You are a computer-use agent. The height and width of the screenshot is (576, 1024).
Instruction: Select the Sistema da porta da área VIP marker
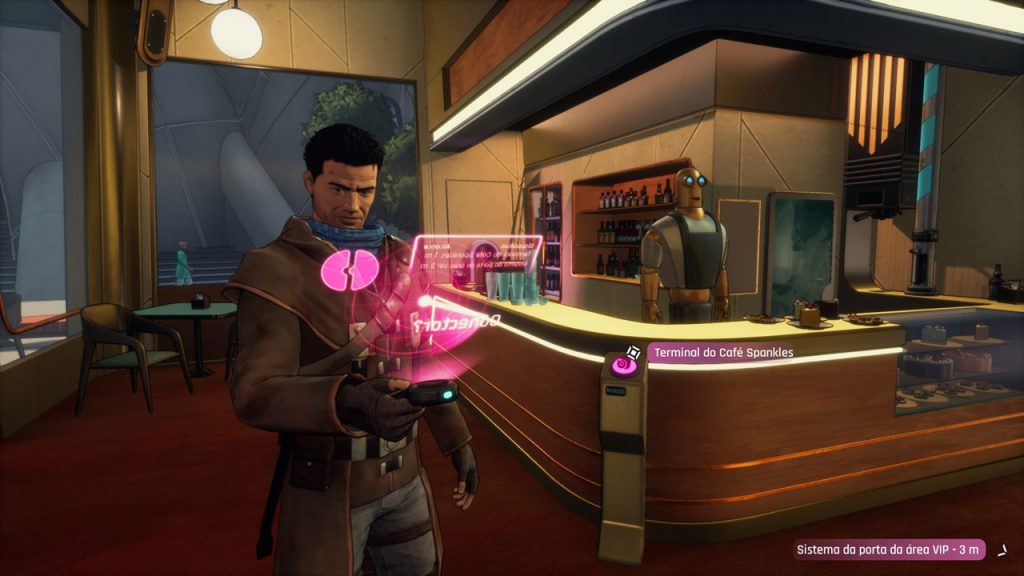click(890, 550)
